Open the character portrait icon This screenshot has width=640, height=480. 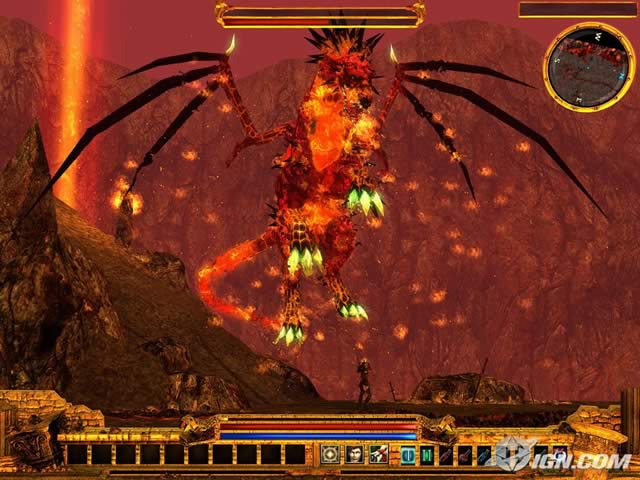(354, 455)
